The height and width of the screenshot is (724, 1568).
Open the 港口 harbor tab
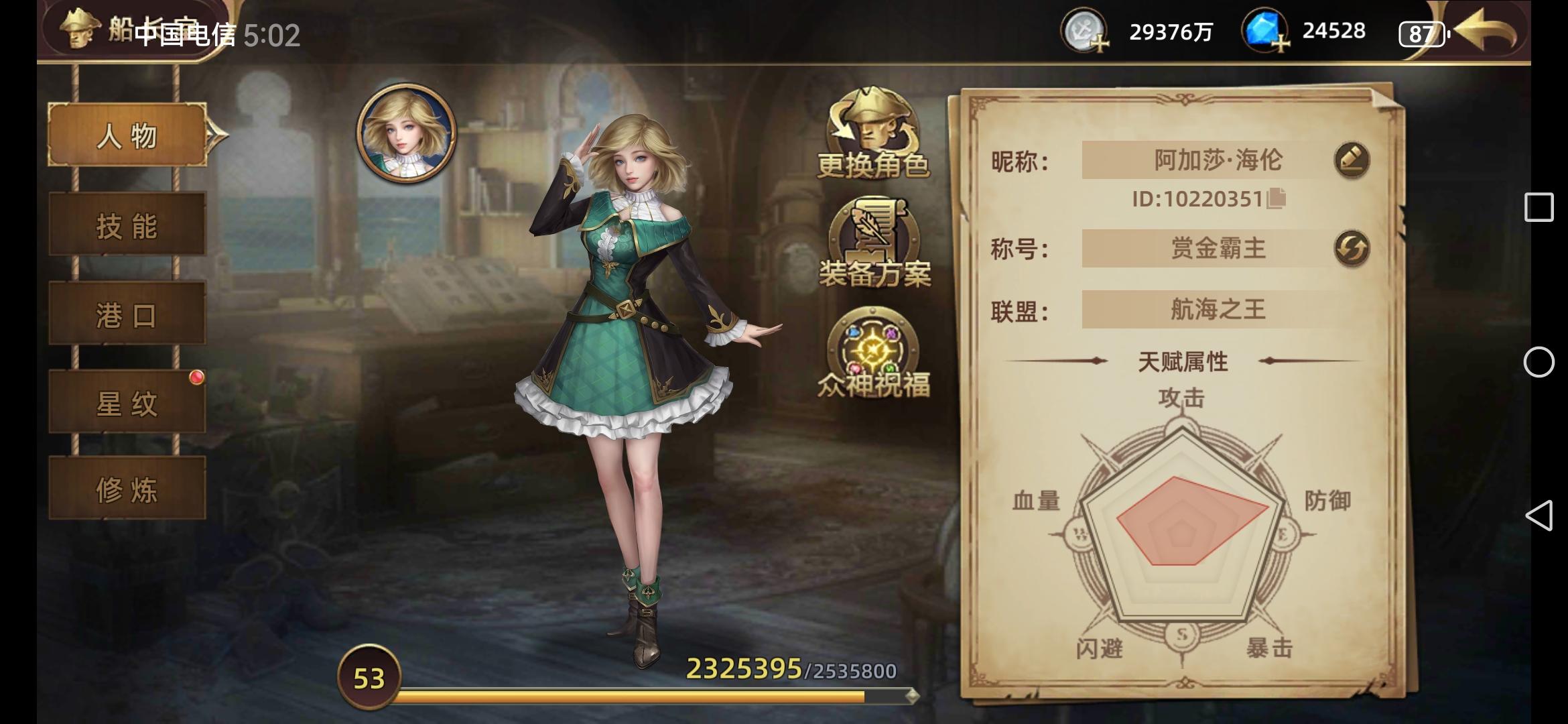(127, 316)
